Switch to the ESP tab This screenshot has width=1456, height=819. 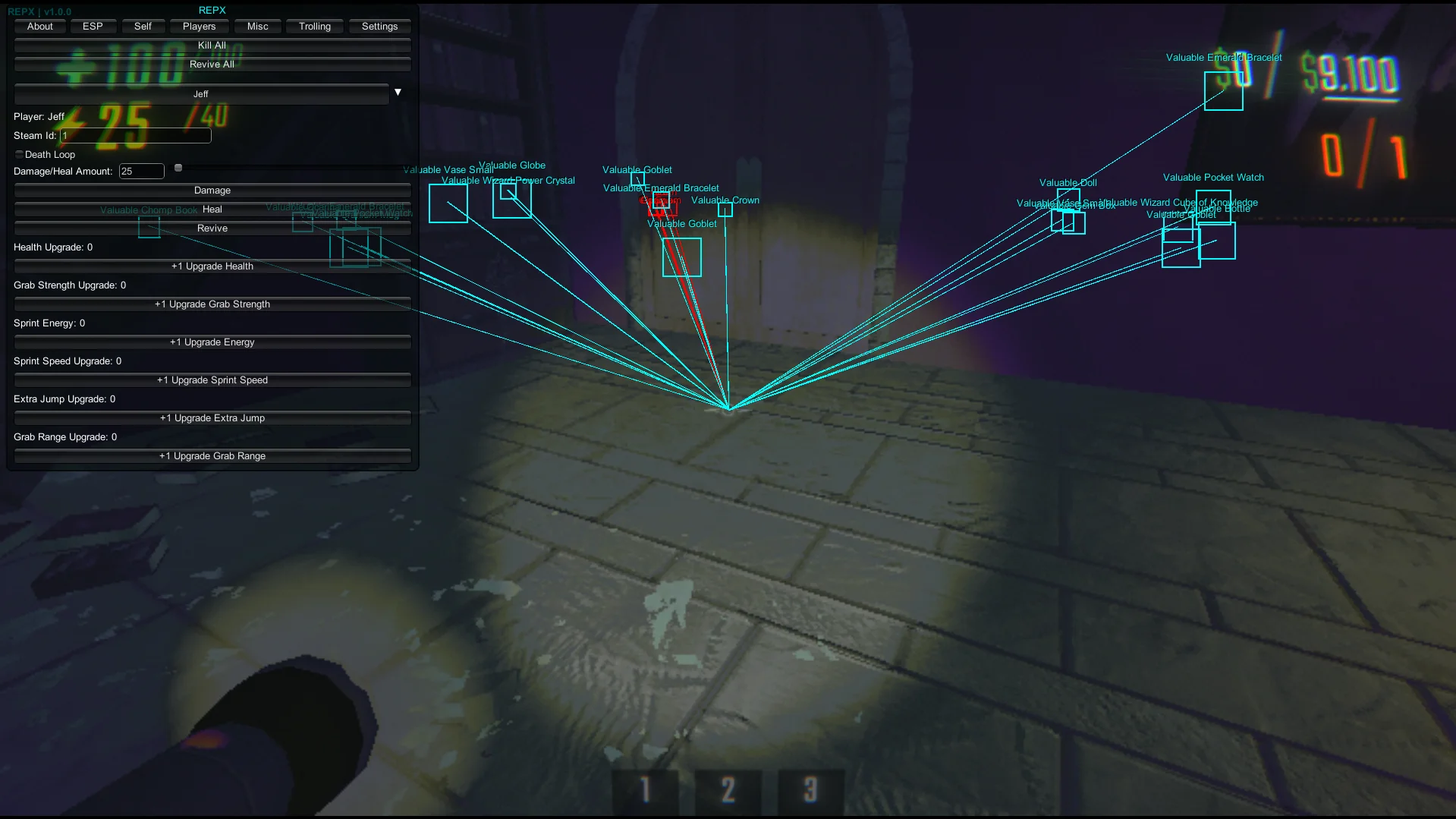click(x=93, y=27)
